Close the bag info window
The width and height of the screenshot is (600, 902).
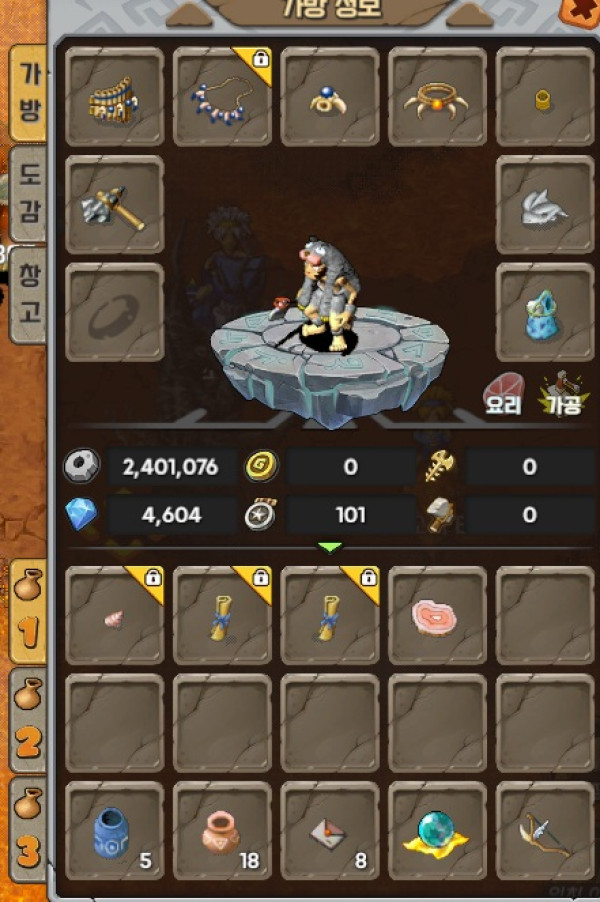coord(582,10)
